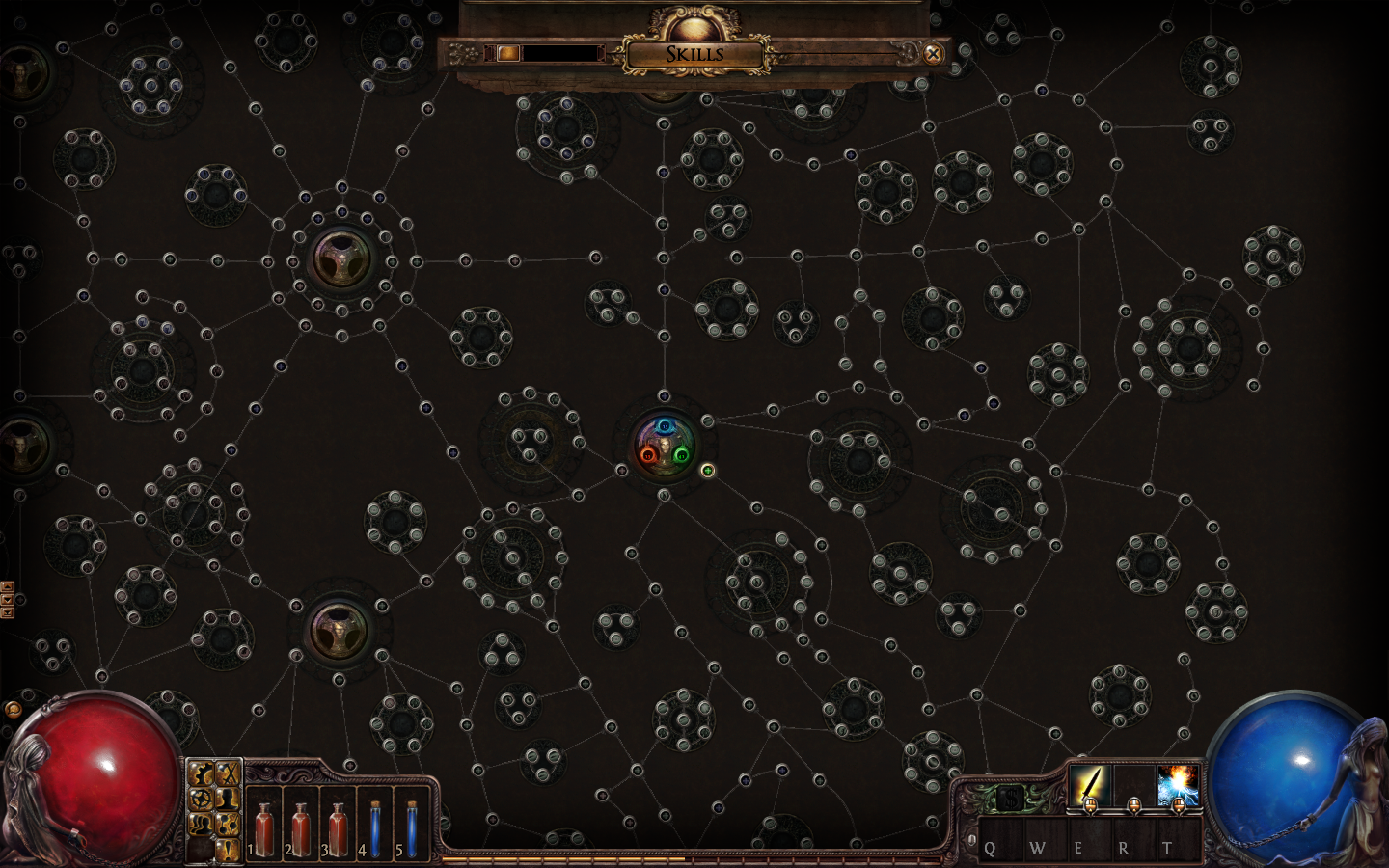
Task: Select the sword attack skill icon
Action: coord(1090,784)
